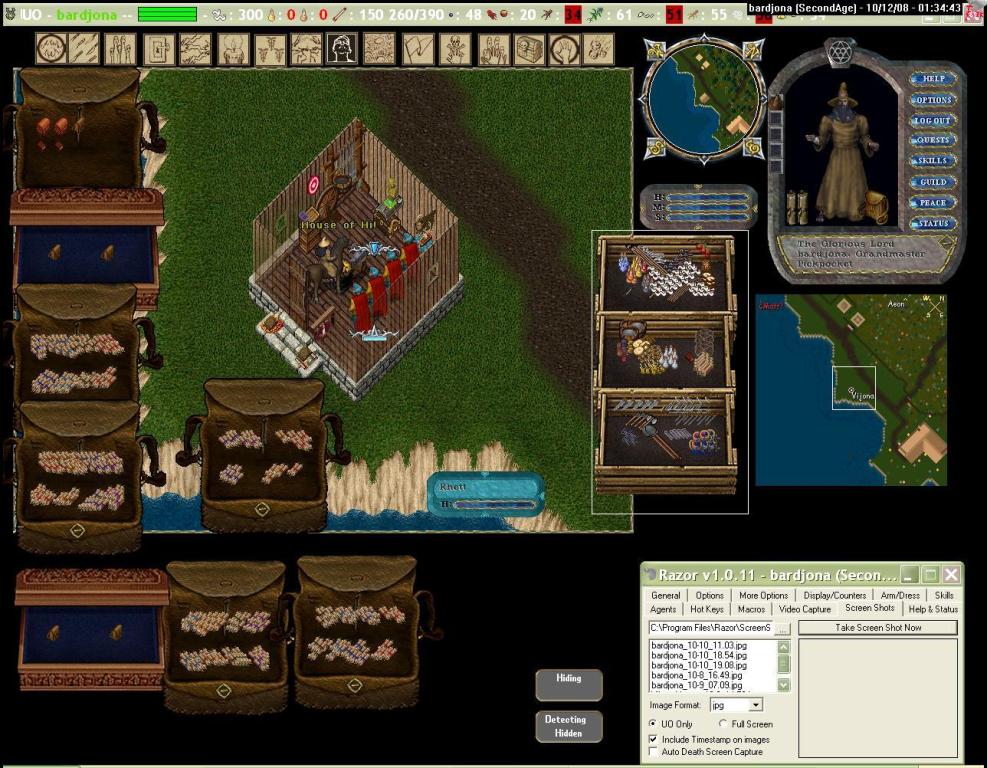
Task: Take Screen Shot Now in Razor
Action: [x=877, y=628]
